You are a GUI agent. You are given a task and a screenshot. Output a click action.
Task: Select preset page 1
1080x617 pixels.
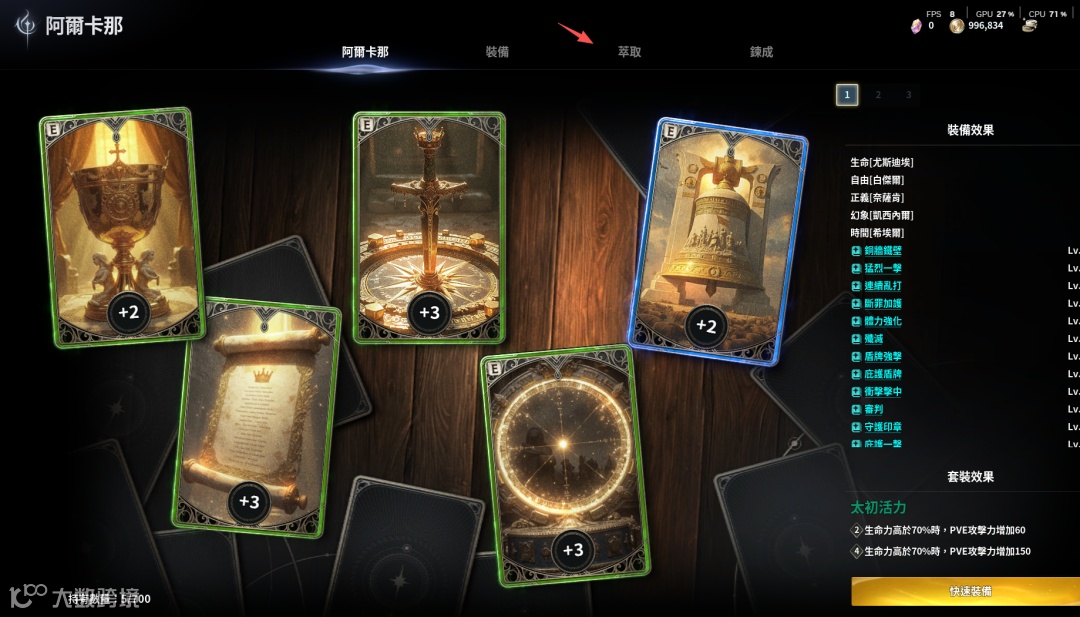[x=847, y=95]
